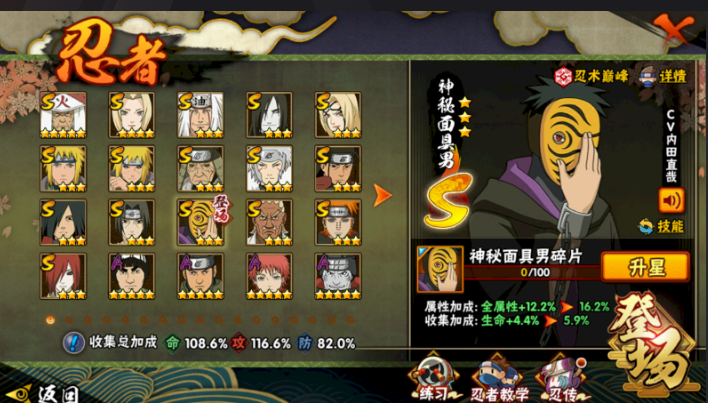Open the 收集总加成 info icon
708x403 pixels.
pyautogui.click(x=73, y=343)
